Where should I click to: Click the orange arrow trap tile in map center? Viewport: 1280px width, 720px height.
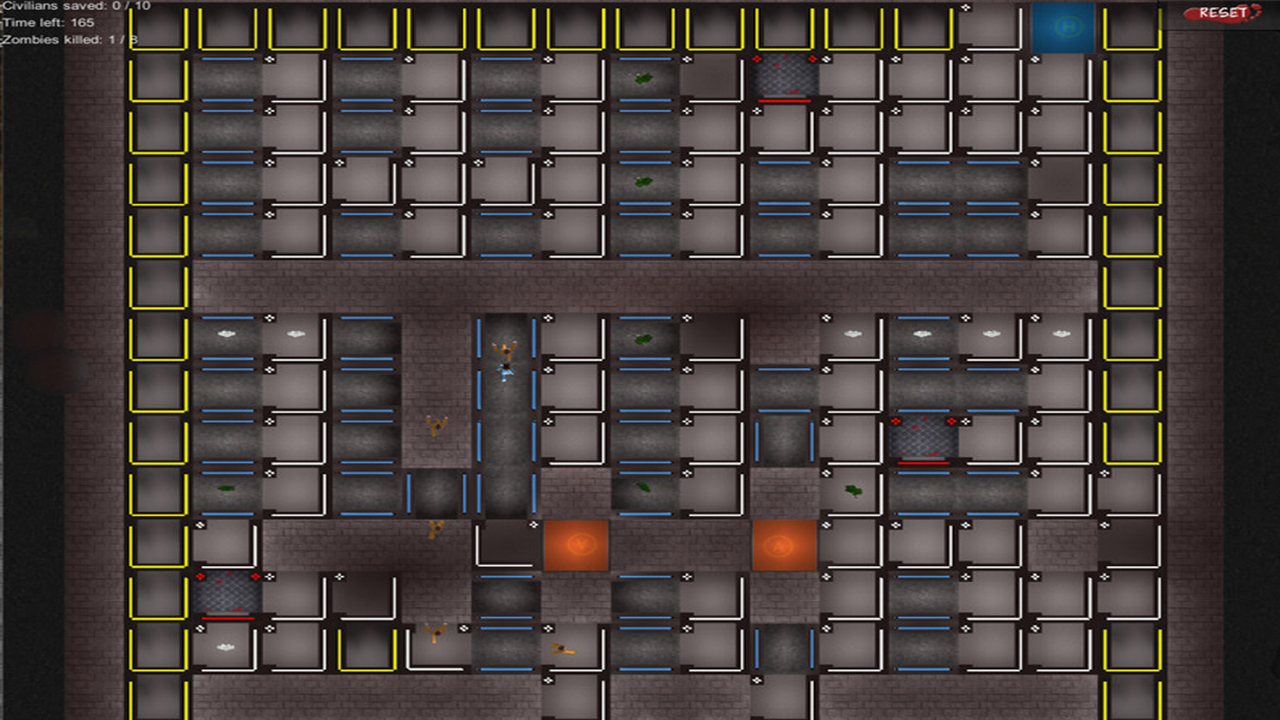click(x=576, y=545)
